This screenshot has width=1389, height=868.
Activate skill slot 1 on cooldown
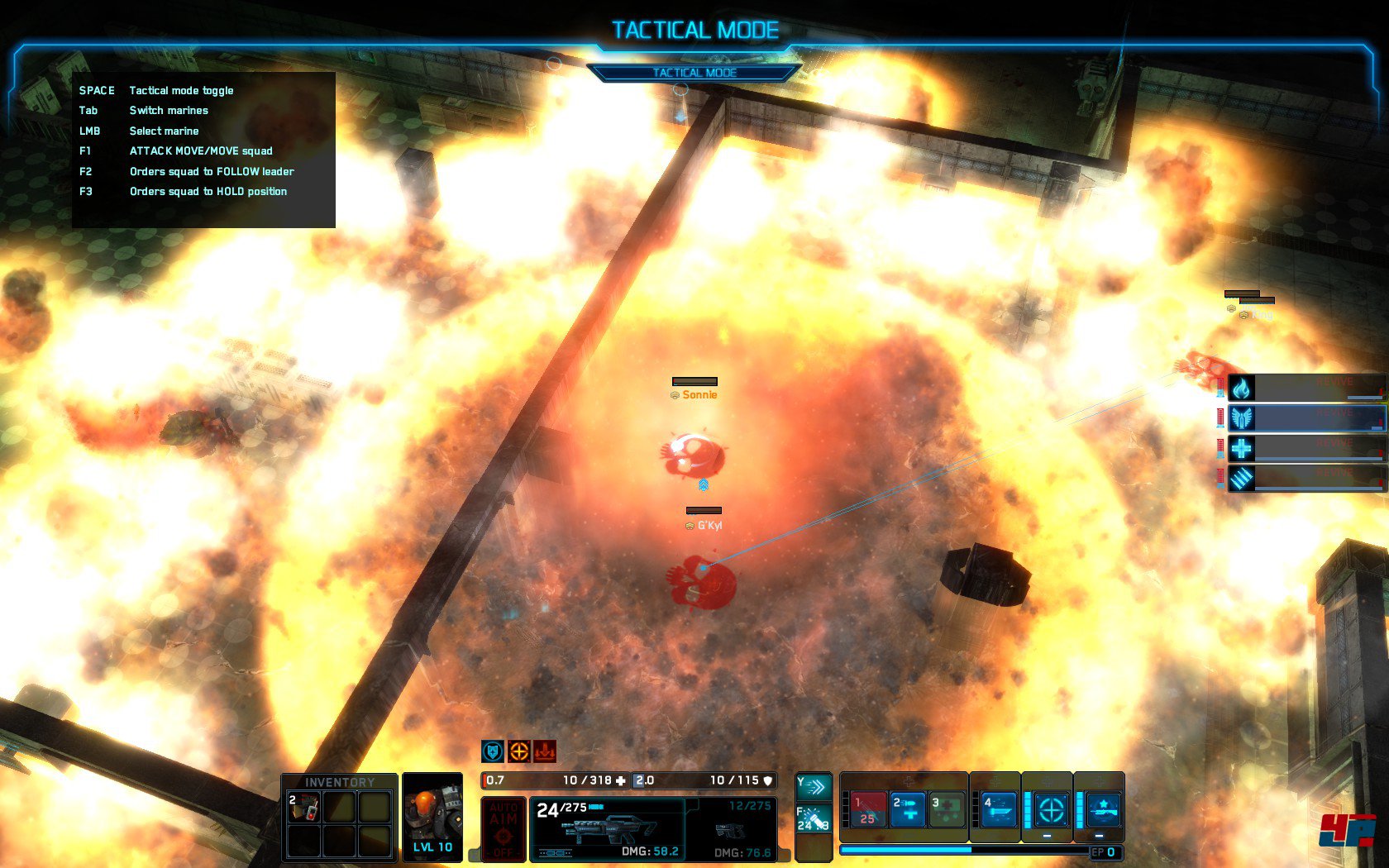(x=867, y=809)
